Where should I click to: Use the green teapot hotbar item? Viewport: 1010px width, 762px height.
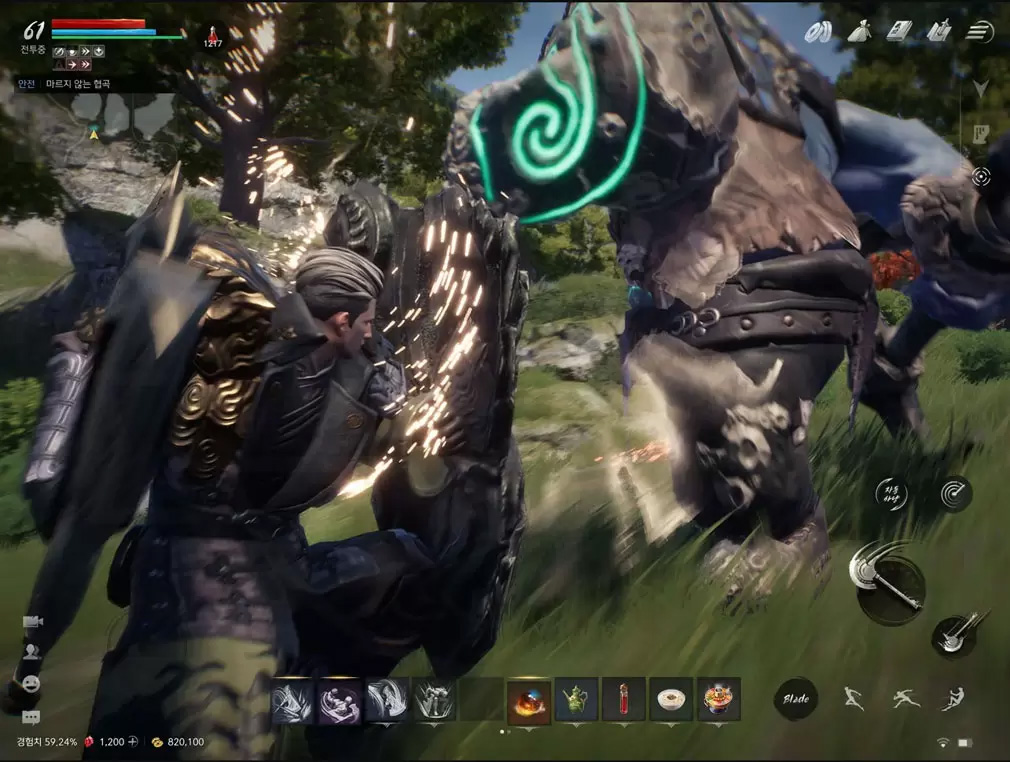pyautogui.click(x=576, y=699)
